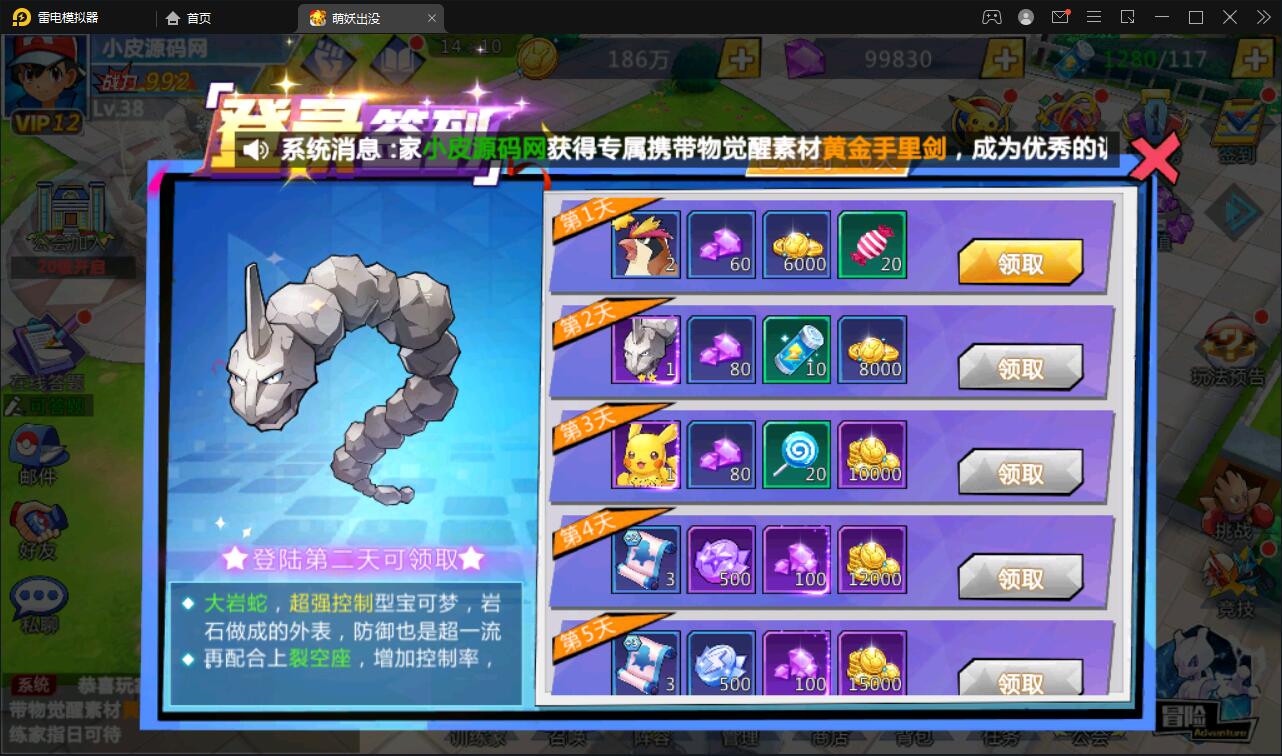1282x756 pixels.
Task: Click the VIP12 player avatar
Action: 45,80
